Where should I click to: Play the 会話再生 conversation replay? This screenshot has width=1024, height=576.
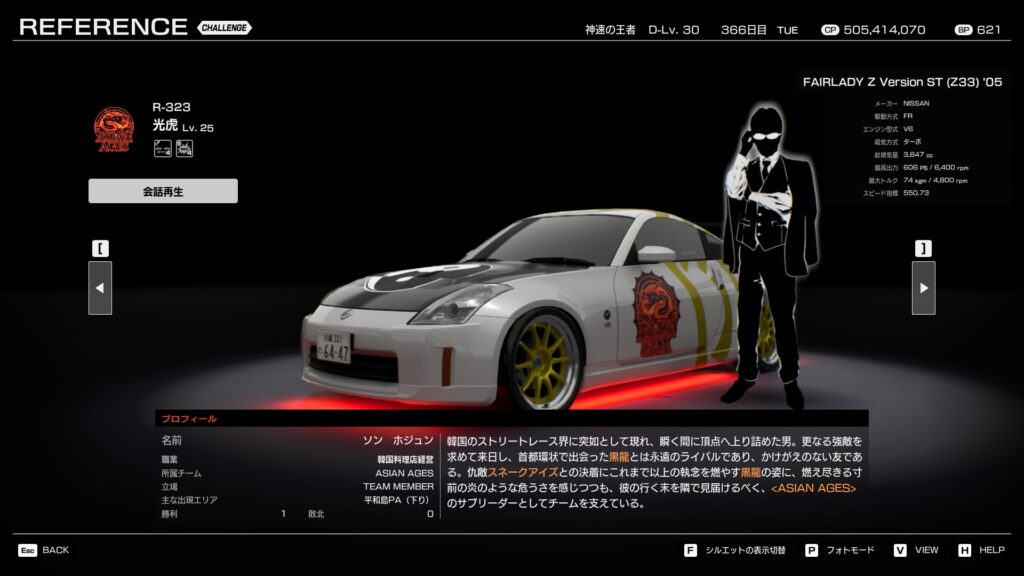click(163, 191)
